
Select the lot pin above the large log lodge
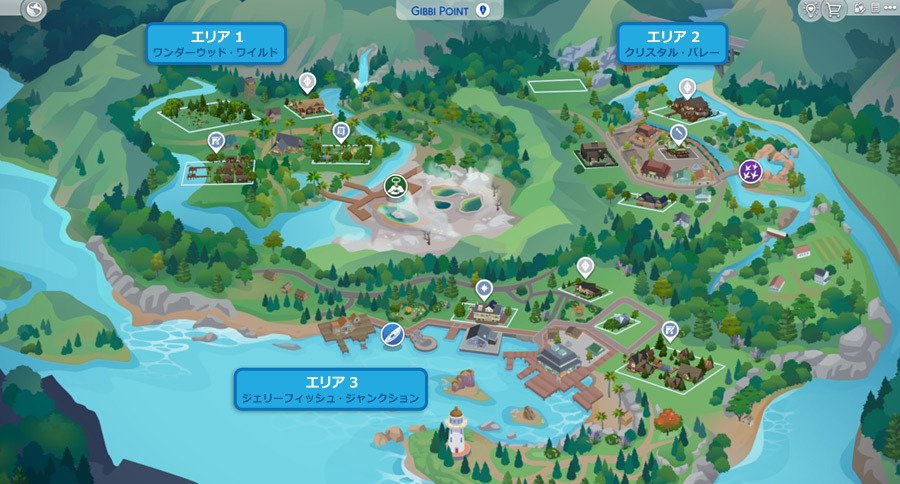[x=307, y=82]
